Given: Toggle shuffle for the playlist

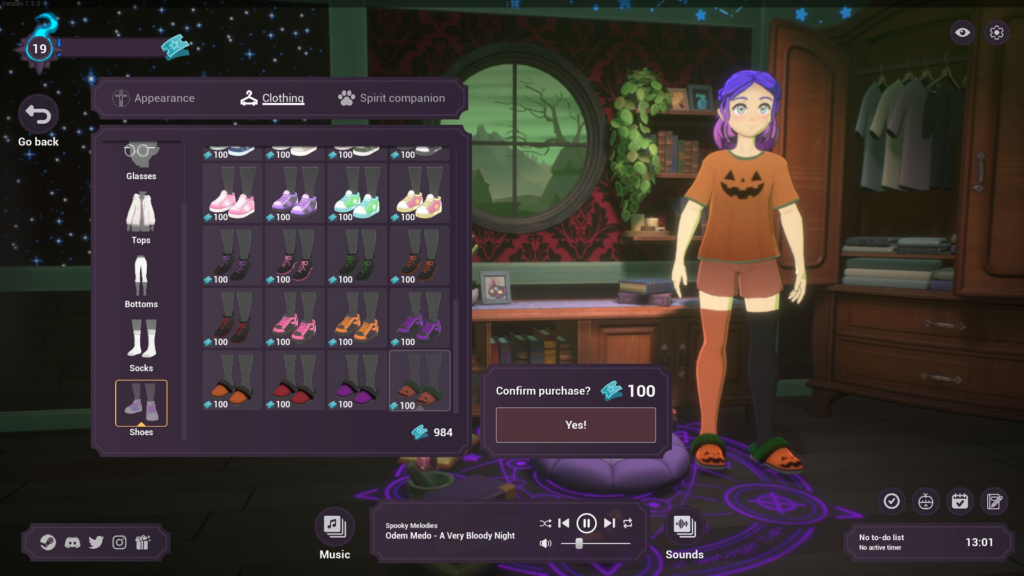Looking at the screenshot, I should 545,523.
